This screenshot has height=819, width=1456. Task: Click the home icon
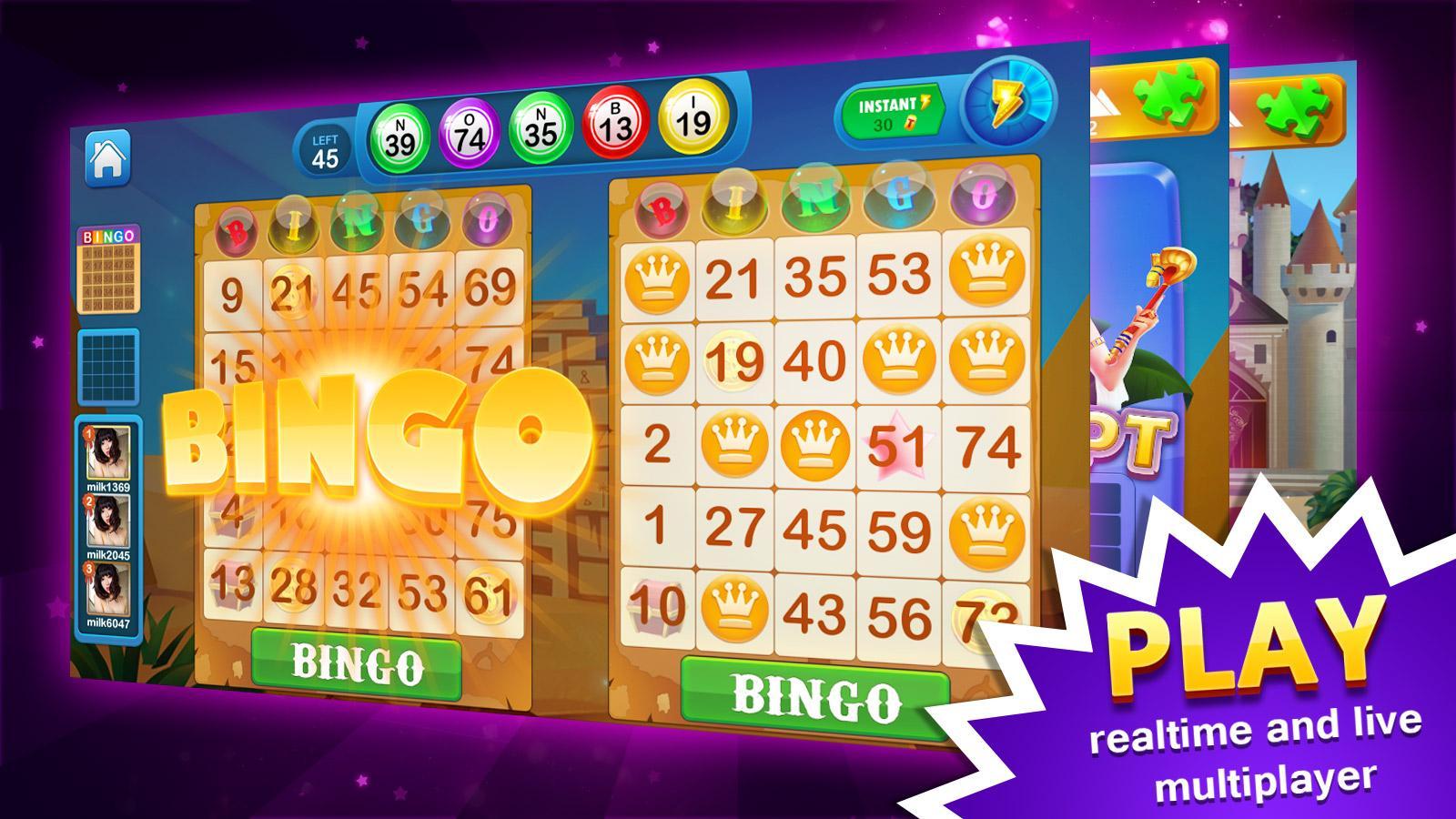(x=106, y=157)
